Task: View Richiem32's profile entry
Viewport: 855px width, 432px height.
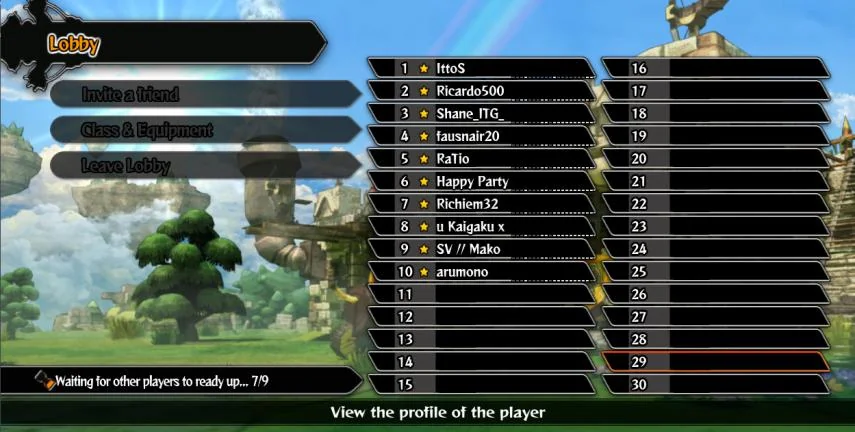Action: click(x=480, y=204)
